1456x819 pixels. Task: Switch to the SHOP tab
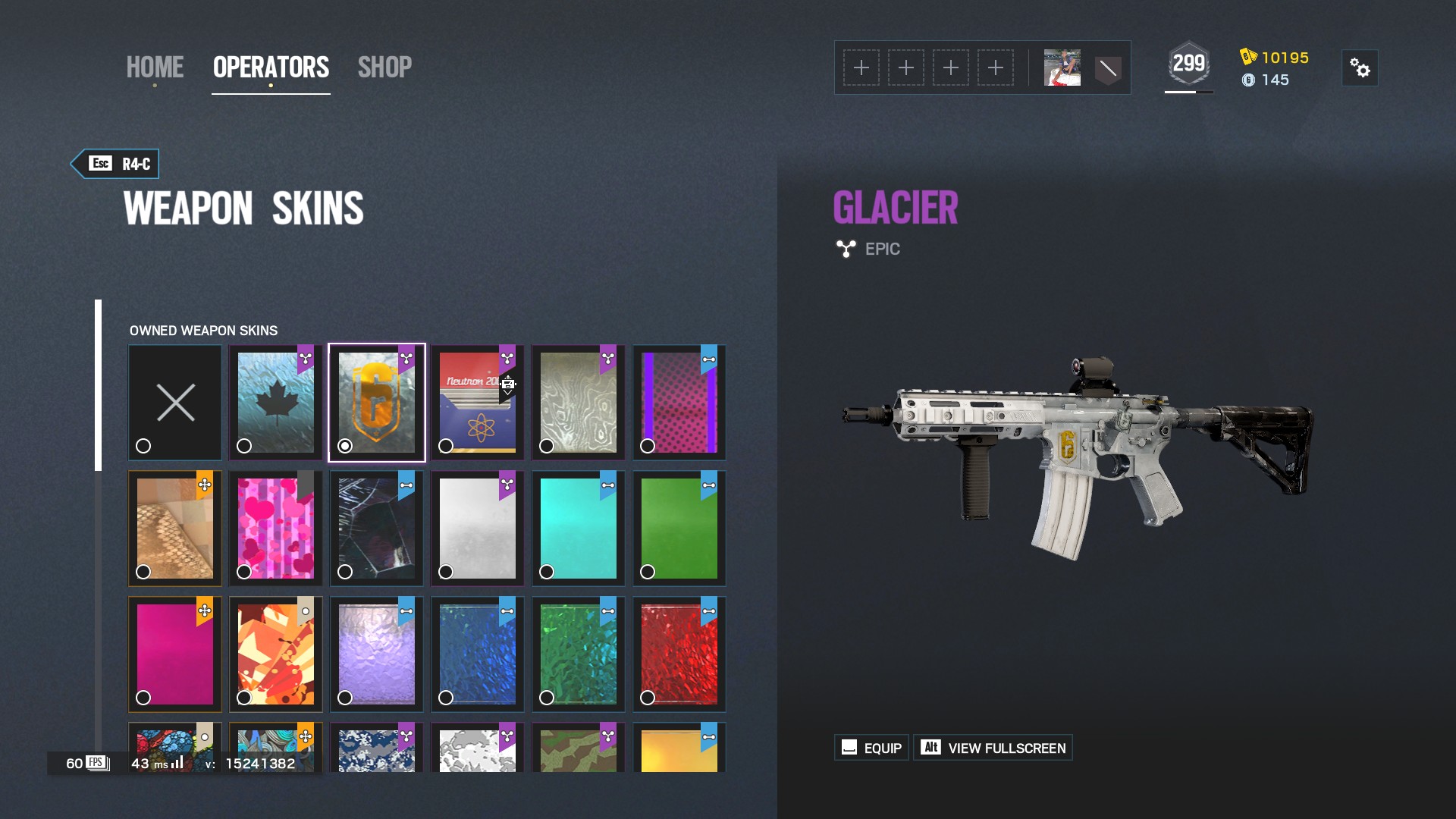(384, 67)
